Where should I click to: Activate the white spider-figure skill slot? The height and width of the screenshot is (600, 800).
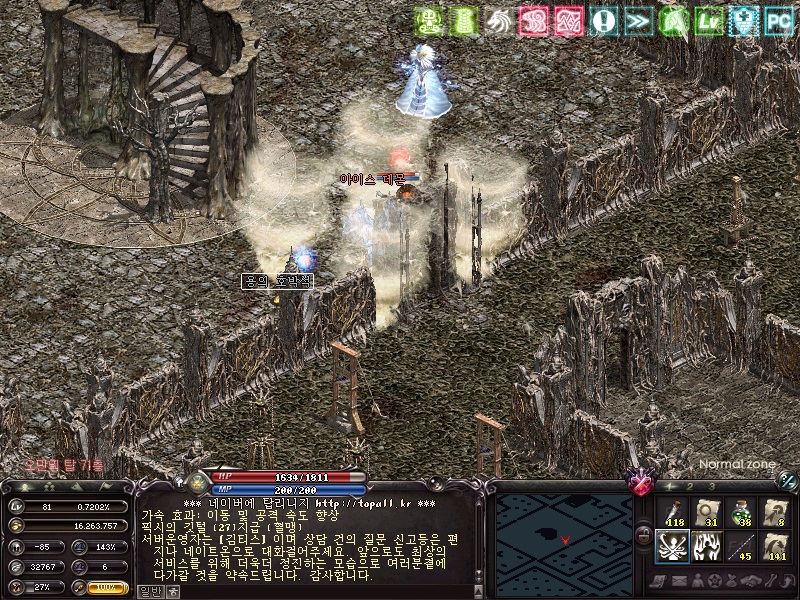point(672,547)
